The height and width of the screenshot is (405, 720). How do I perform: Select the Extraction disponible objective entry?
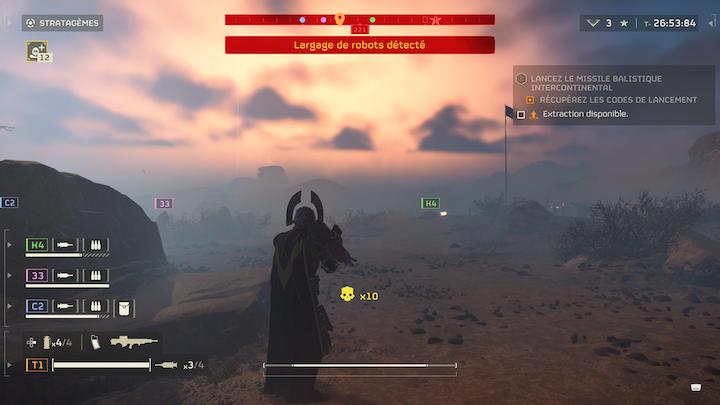click(585, 114)
